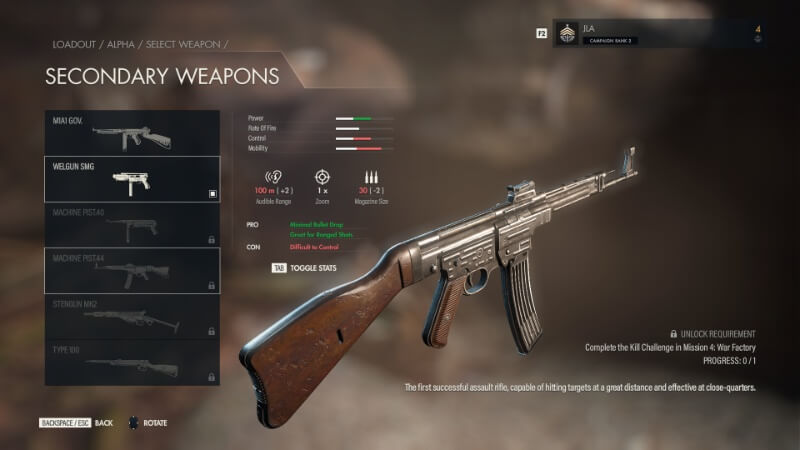
Task: Select the locked Stengun Mk2 entry
Action: point(132,317)
